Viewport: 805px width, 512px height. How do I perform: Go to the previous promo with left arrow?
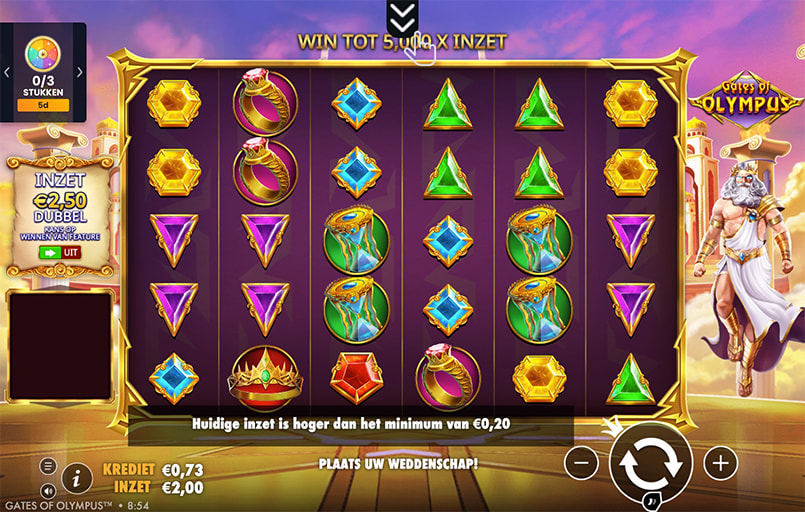click(x=6, y=72)
